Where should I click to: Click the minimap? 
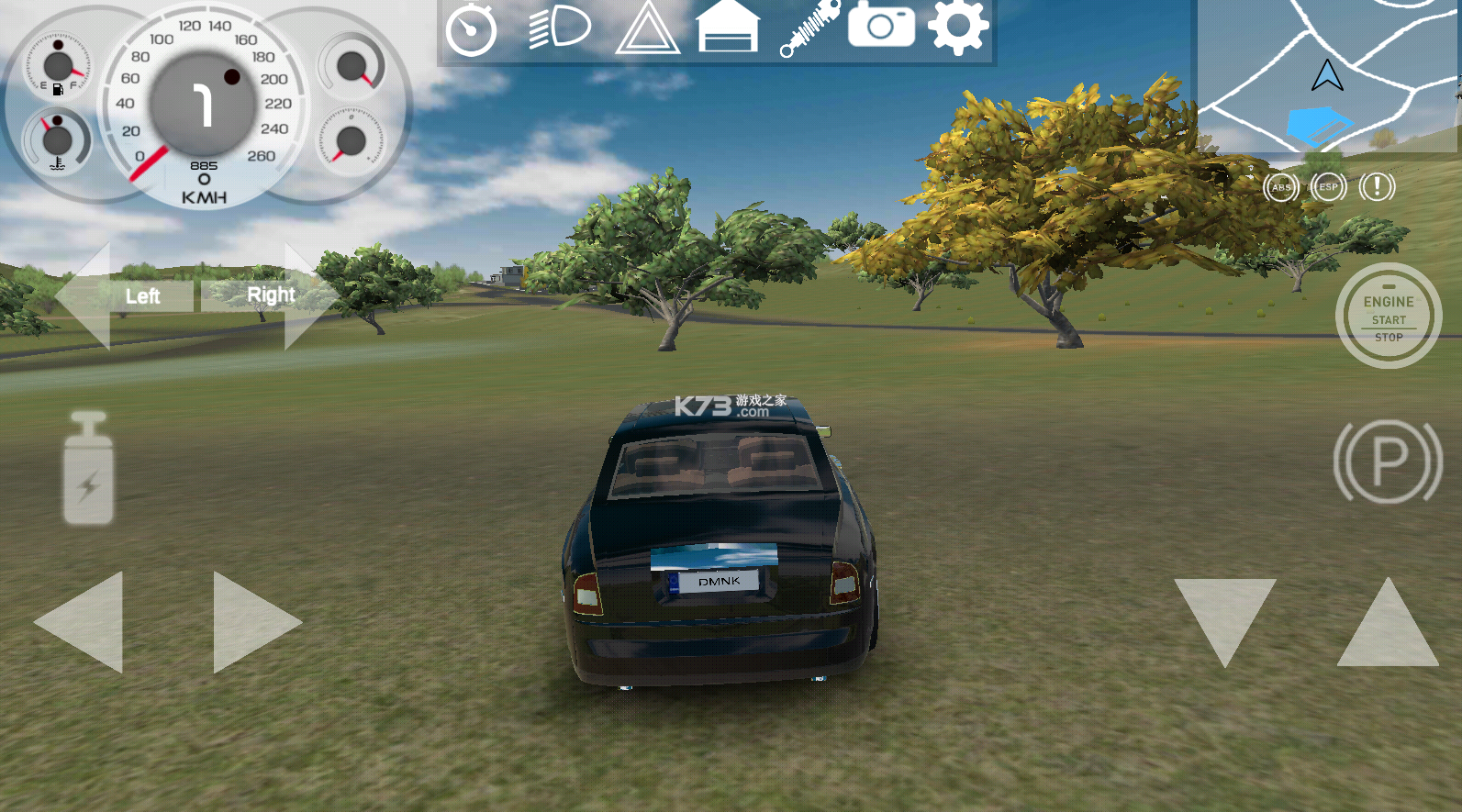1327,75
